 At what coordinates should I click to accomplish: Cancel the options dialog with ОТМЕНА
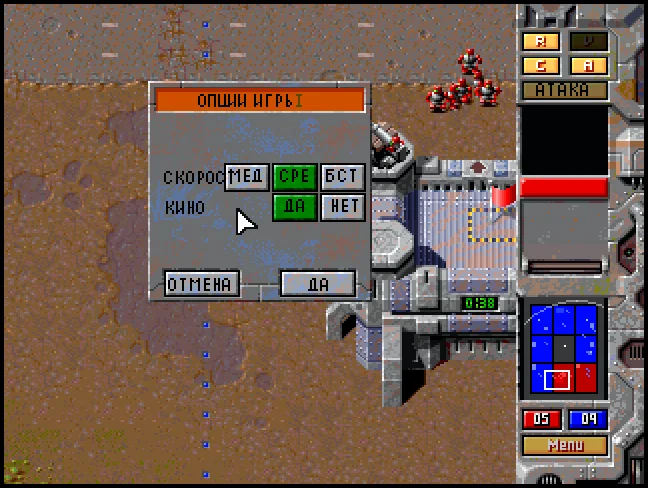(x=202, y=284)
